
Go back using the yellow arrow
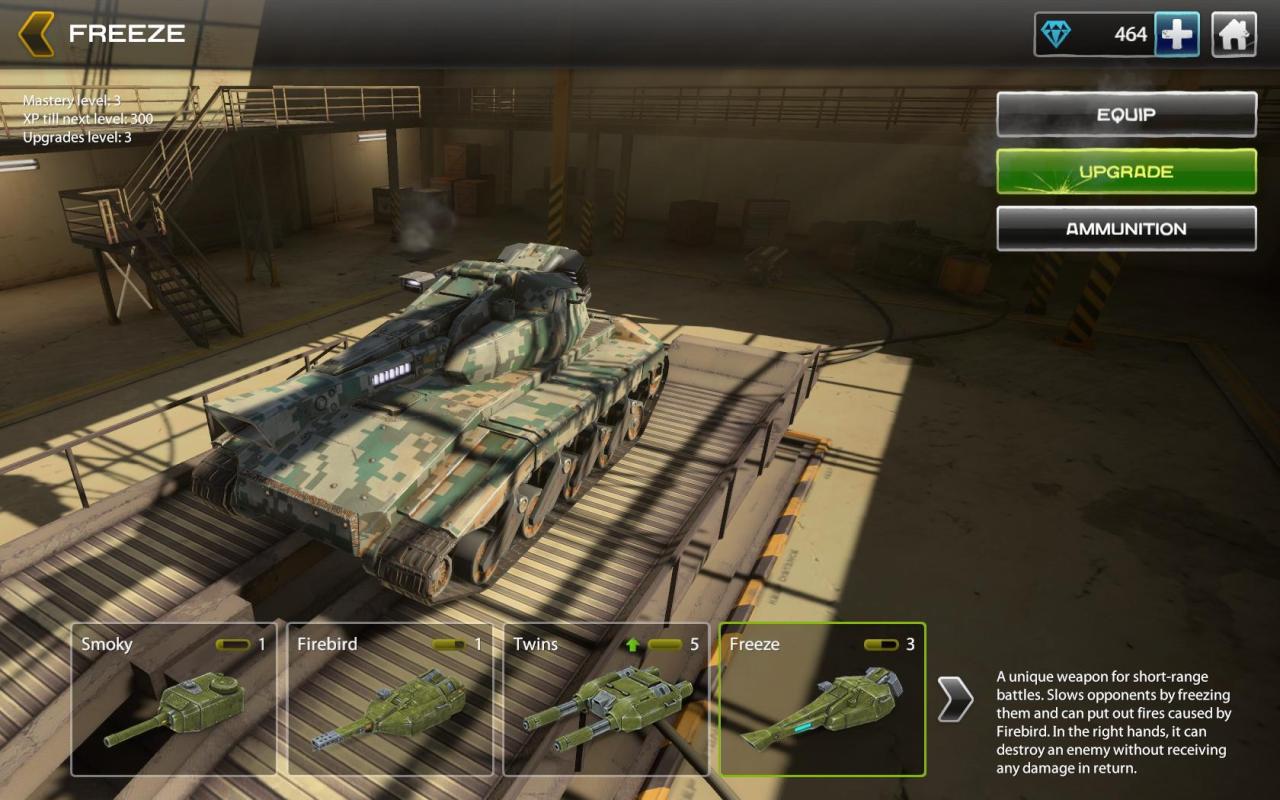coord(37,34)
